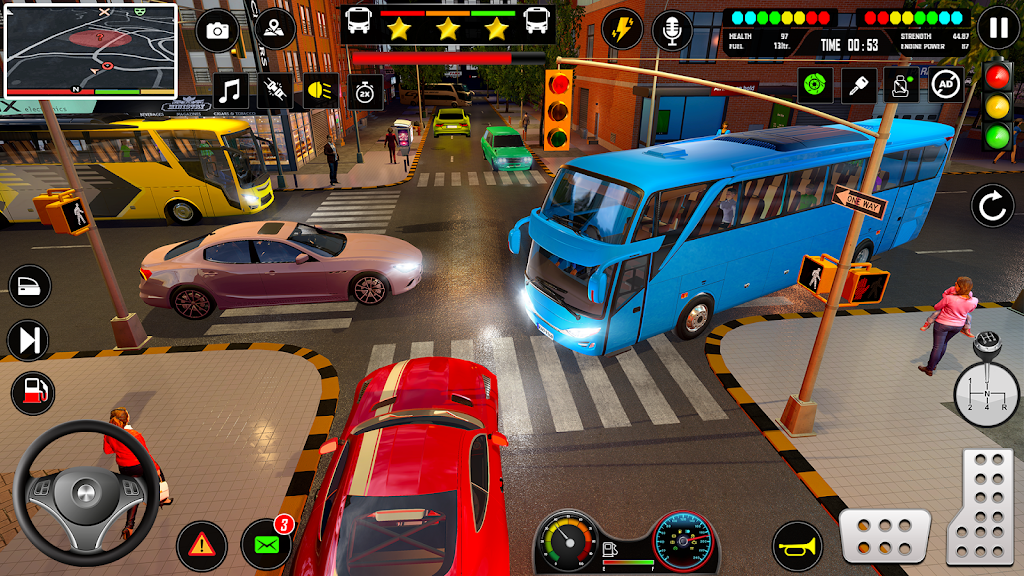Open the minimap in the corner
This screenshot has width=1024, height=576.
pyautogui.click(x=91, y=50)
